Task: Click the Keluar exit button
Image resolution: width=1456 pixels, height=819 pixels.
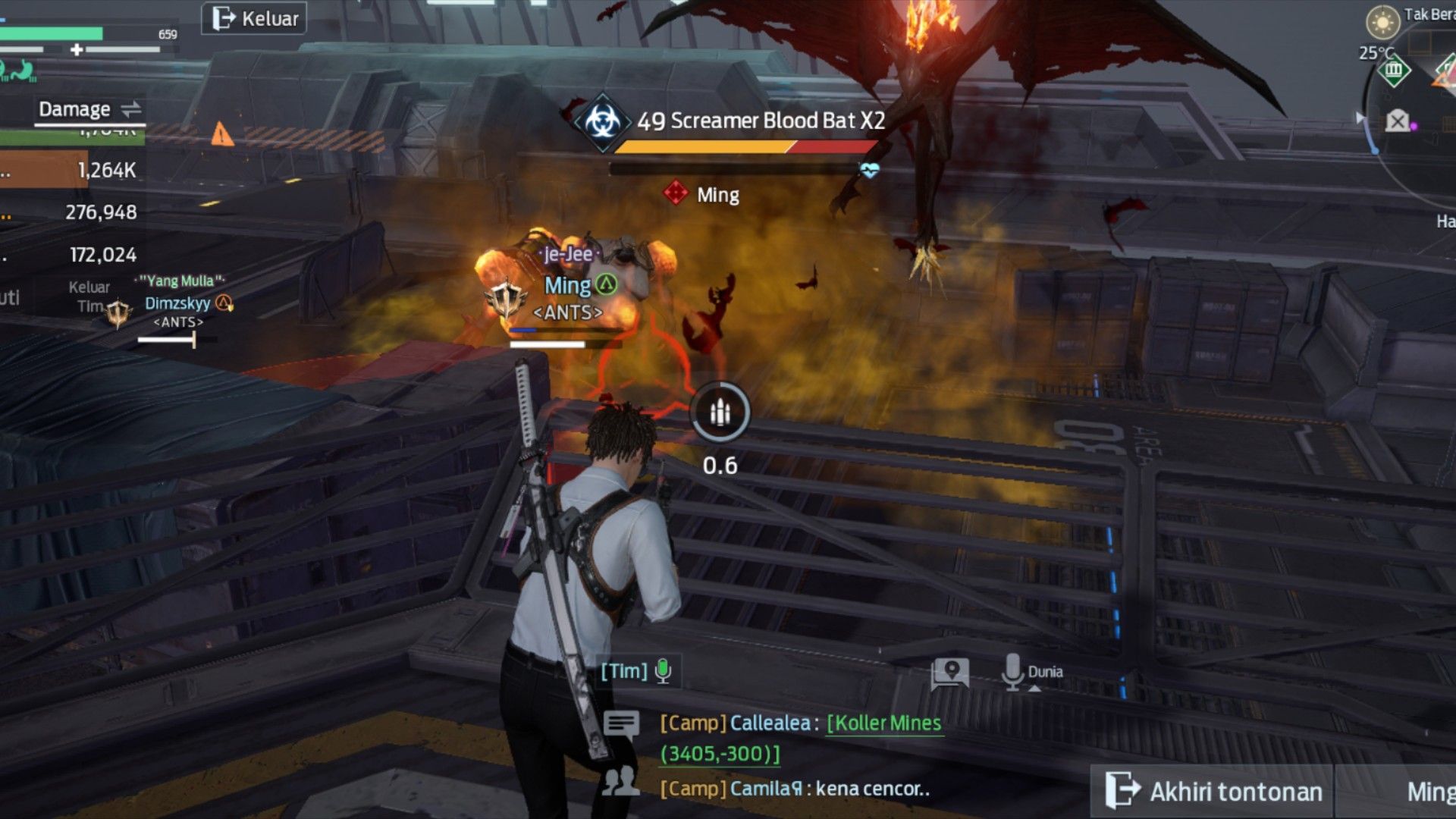Action: [254, 18]
